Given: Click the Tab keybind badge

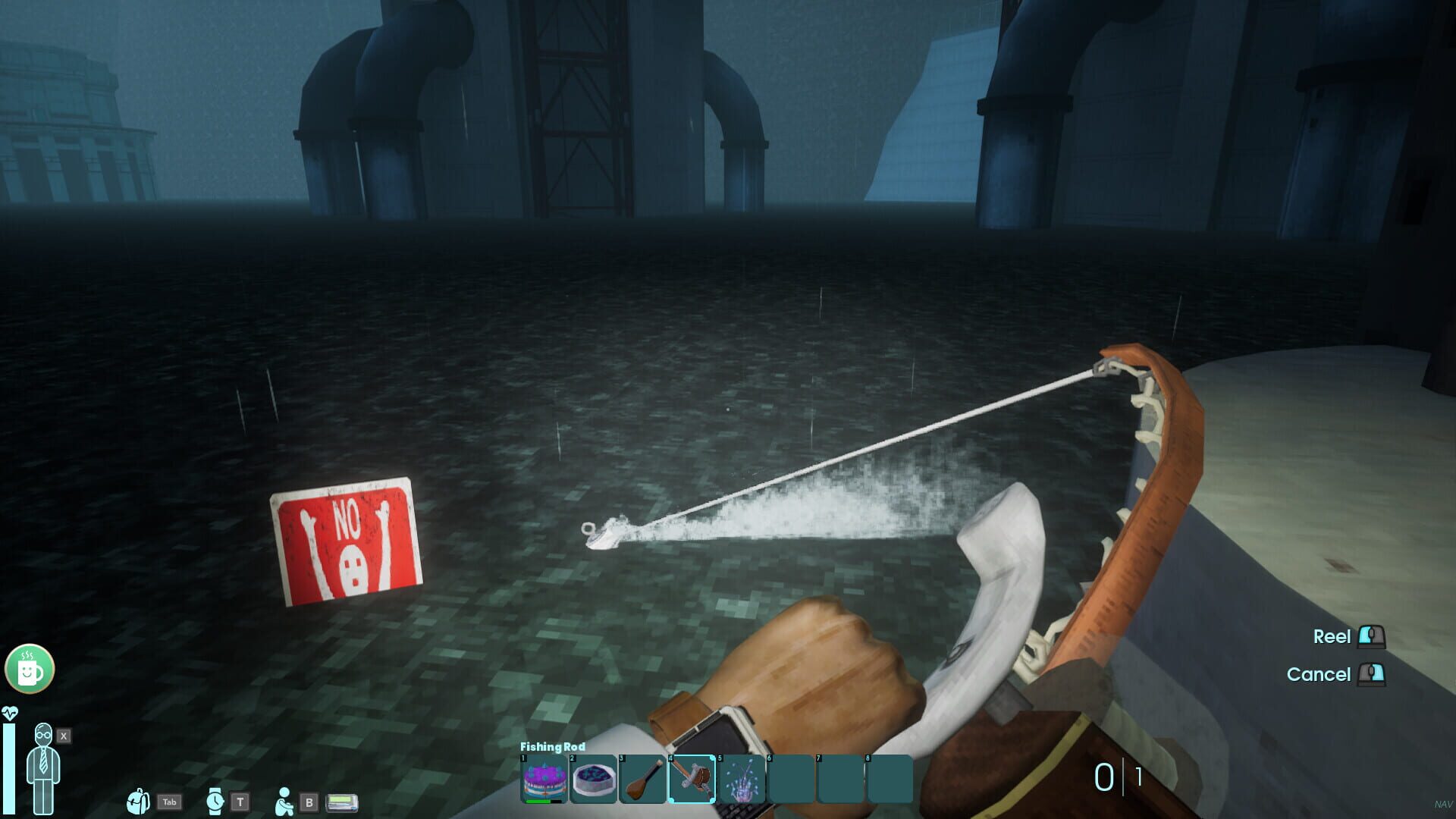Looking at the screenshot, I should (x=169, y=802).
